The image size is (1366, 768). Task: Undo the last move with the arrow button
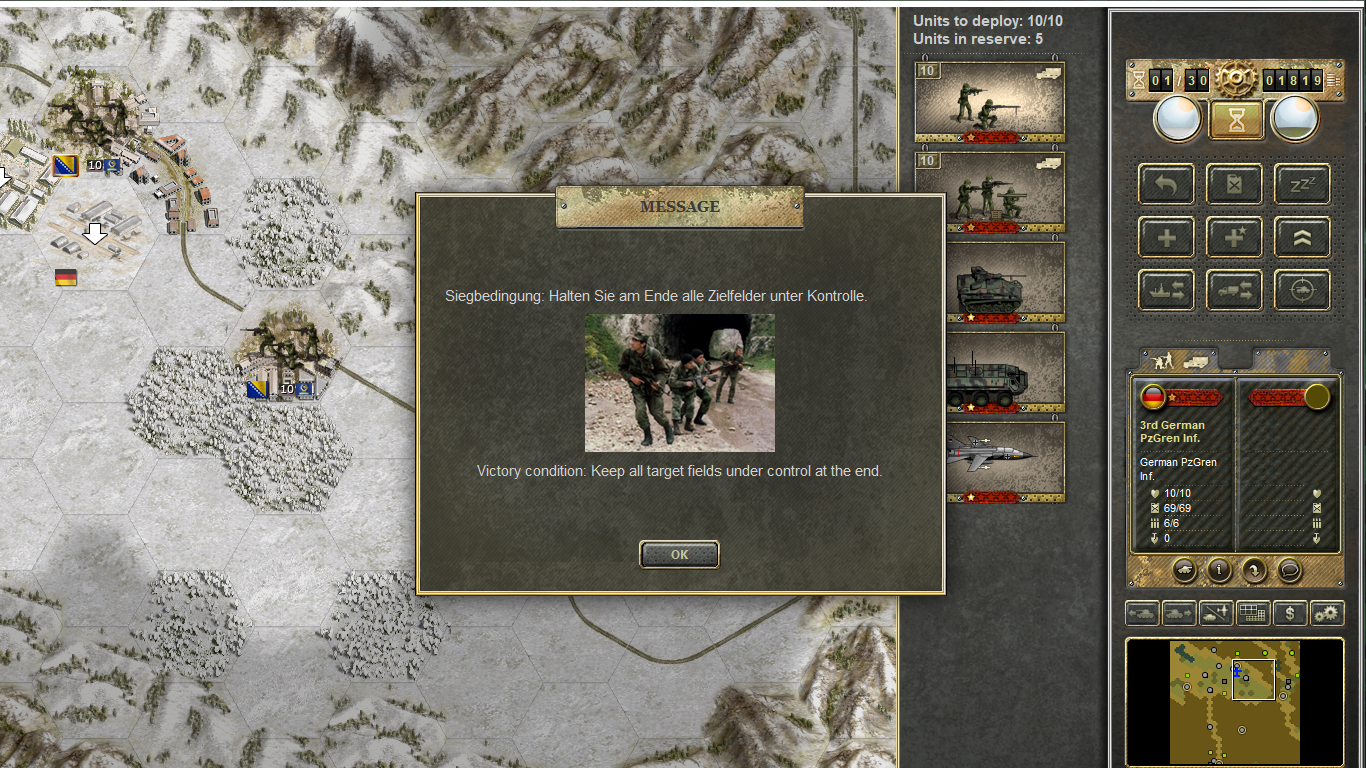click(1166, 184)
